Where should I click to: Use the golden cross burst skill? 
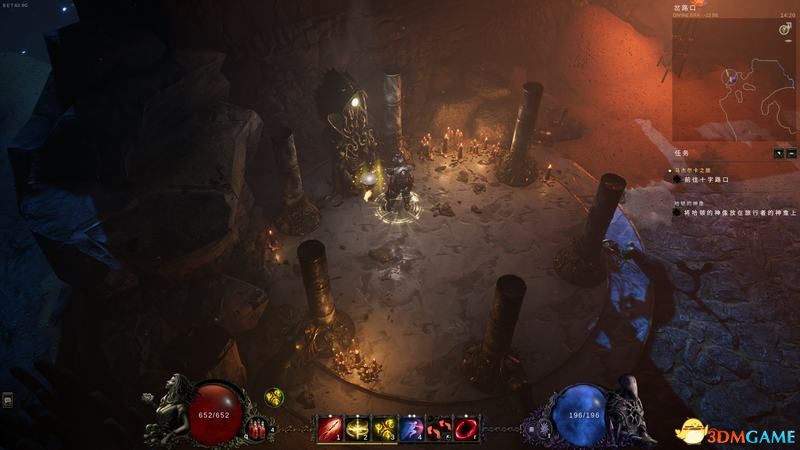pyautogui.click(x=357, y=429)
